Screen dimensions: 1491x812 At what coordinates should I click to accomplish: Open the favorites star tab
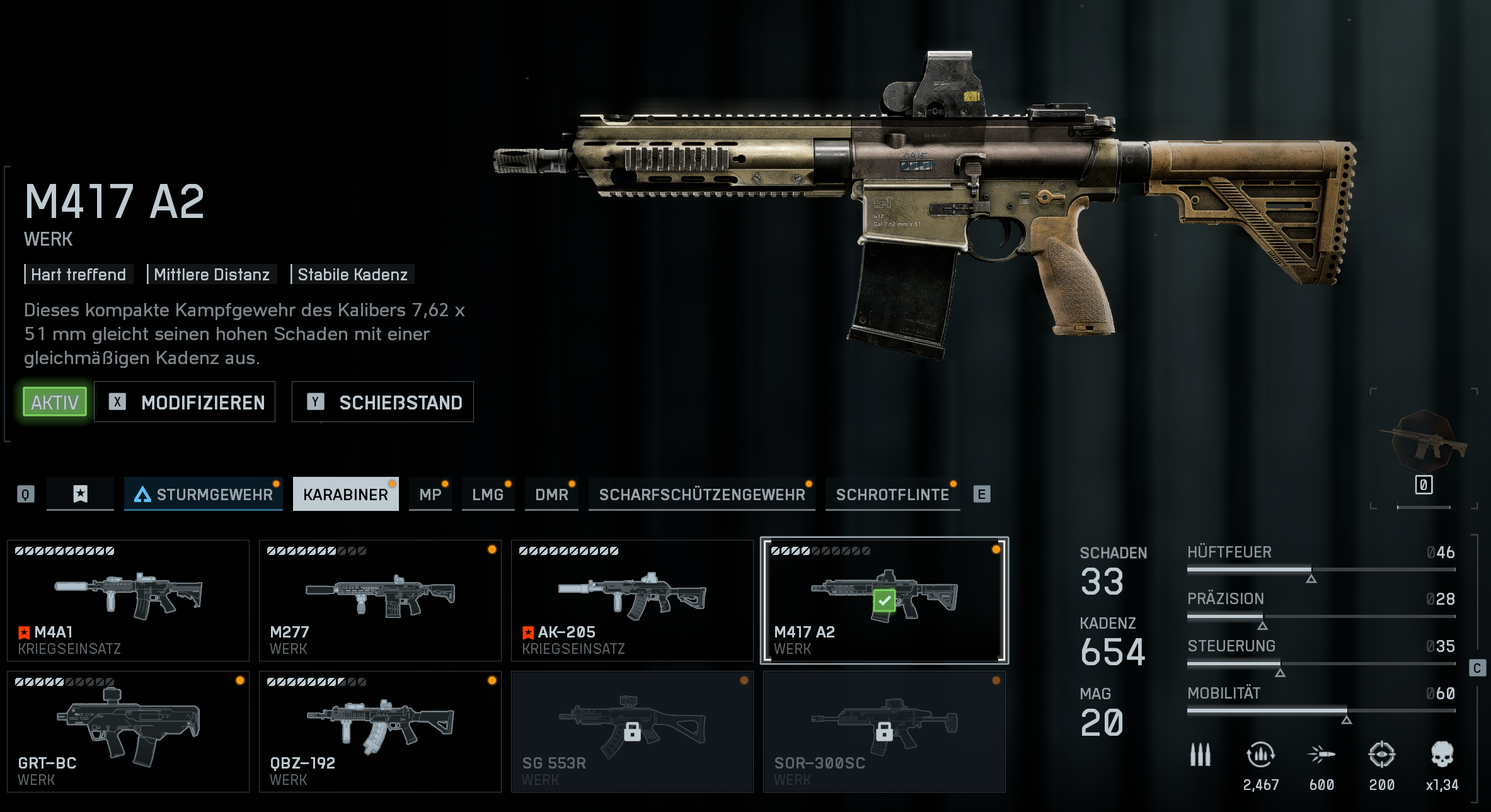click(x=81, y=495)
